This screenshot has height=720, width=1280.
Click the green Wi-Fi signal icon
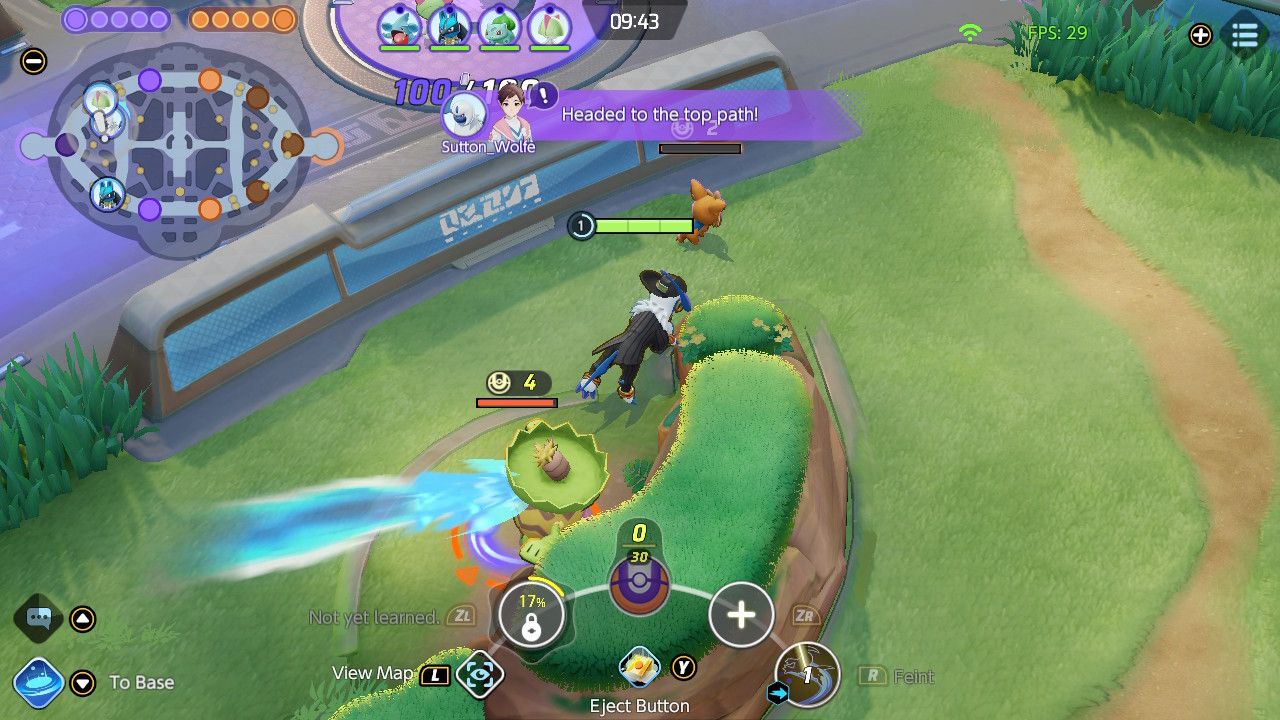coord(968,33)
